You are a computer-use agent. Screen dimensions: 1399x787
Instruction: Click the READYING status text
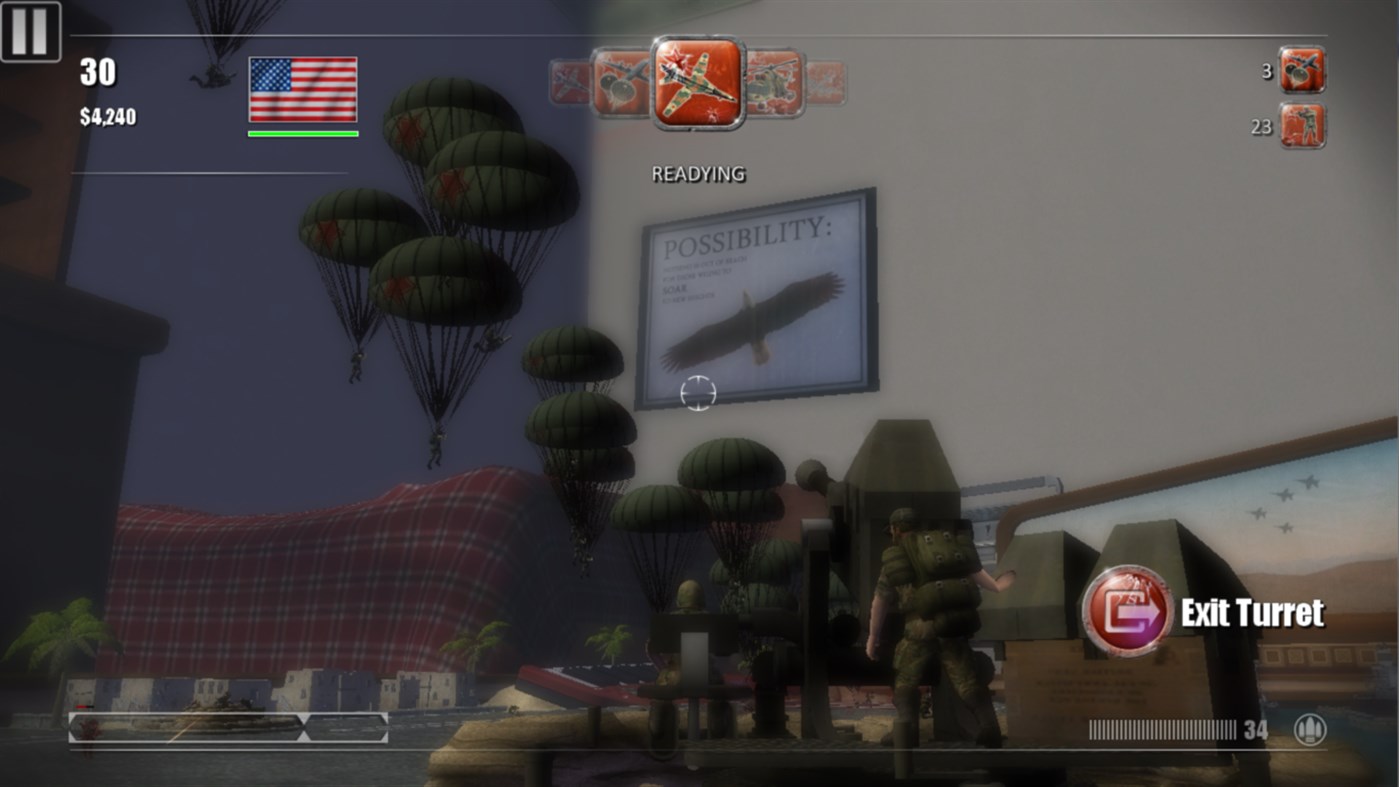696,172
